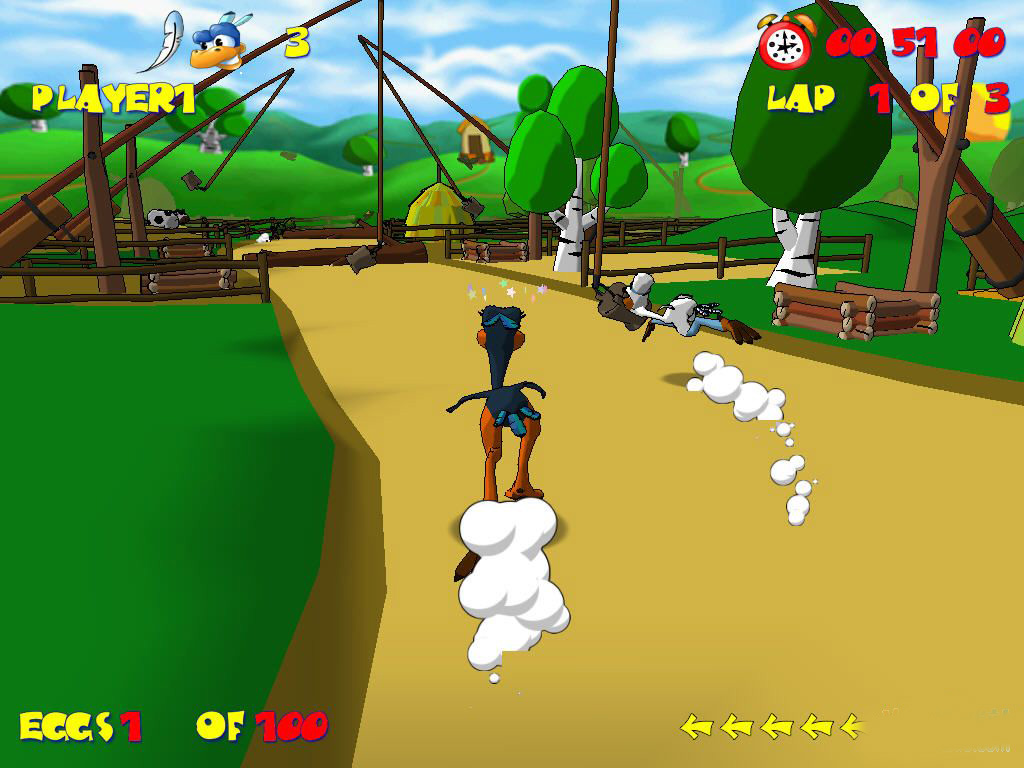Click the red alarm clock icon
This screenshot has height=768, width=1024.
pos(787,42)
